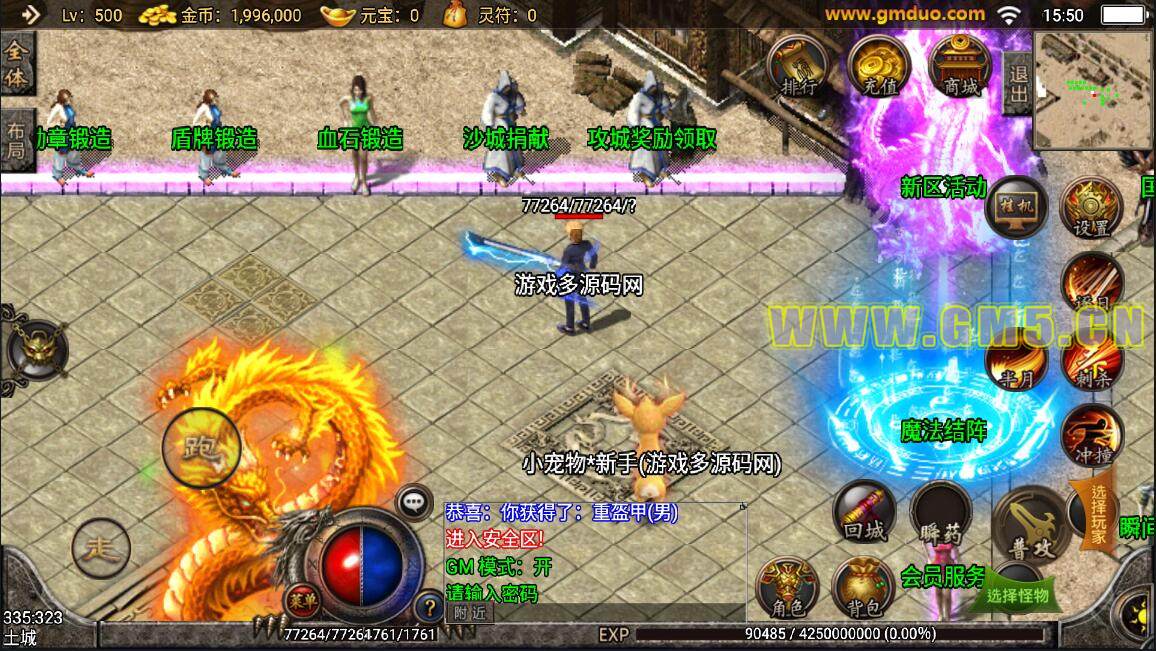Viewport: 1156px width, 651px height.
Task: Activate the 半月 half-moon skill
Action: click(1017, 362)
